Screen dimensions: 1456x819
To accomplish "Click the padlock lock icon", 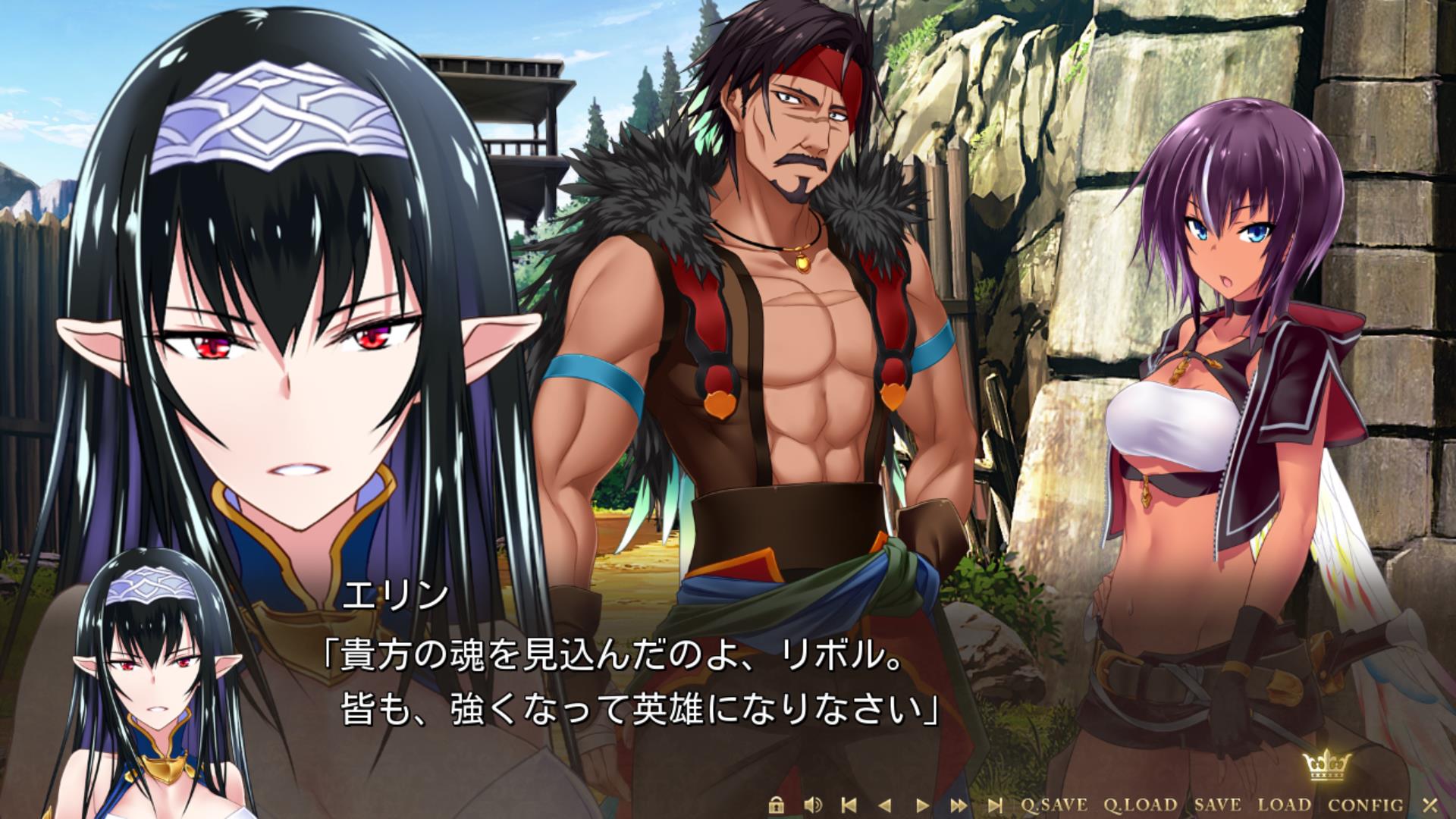I will [775, 805].
